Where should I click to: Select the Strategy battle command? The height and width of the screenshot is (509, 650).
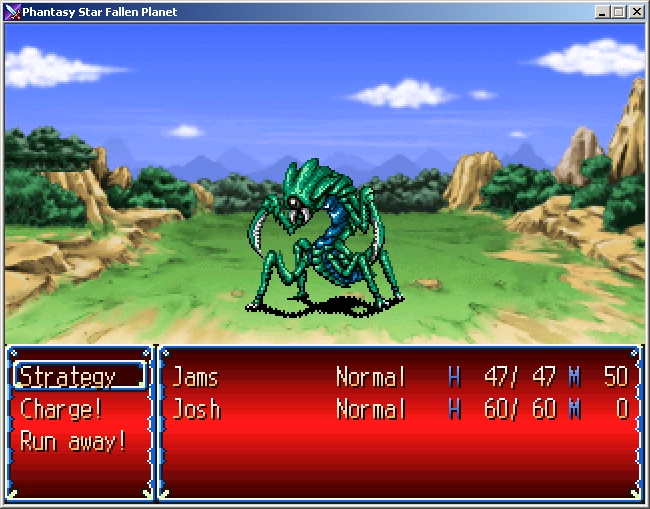(x=68, y=377)
